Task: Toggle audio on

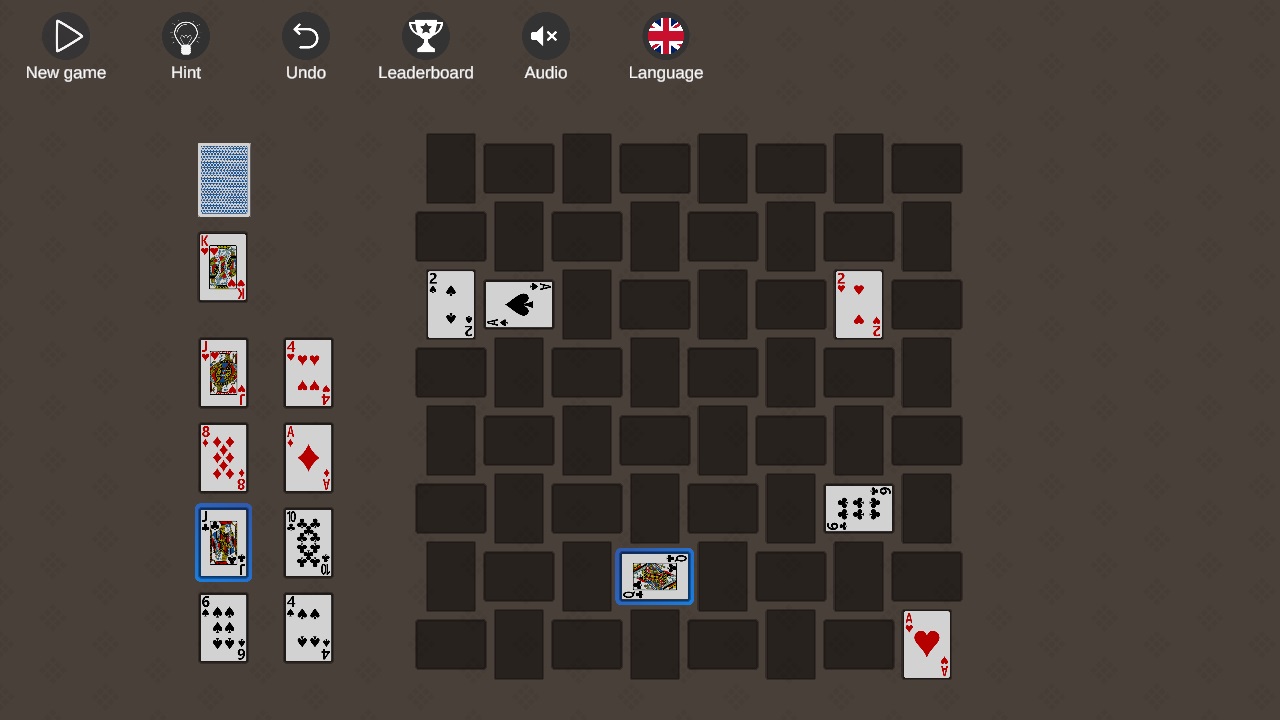Action: coord(546,36)
